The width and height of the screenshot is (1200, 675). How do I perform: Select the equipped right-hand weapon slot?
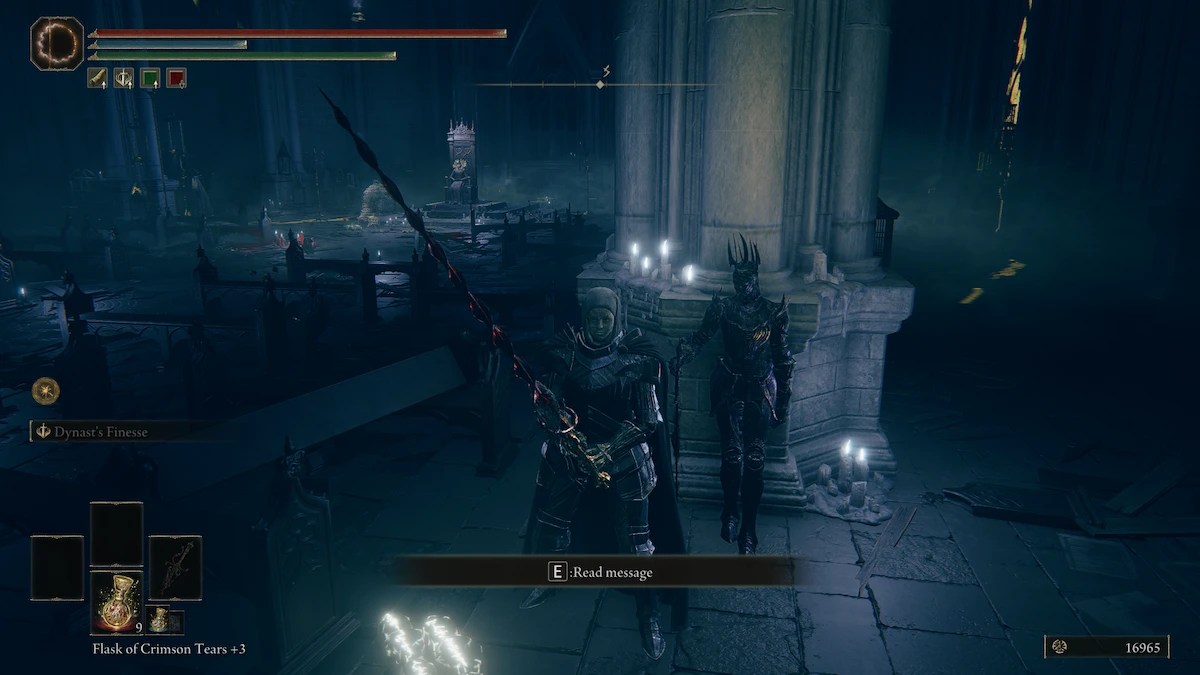(175, 568)
